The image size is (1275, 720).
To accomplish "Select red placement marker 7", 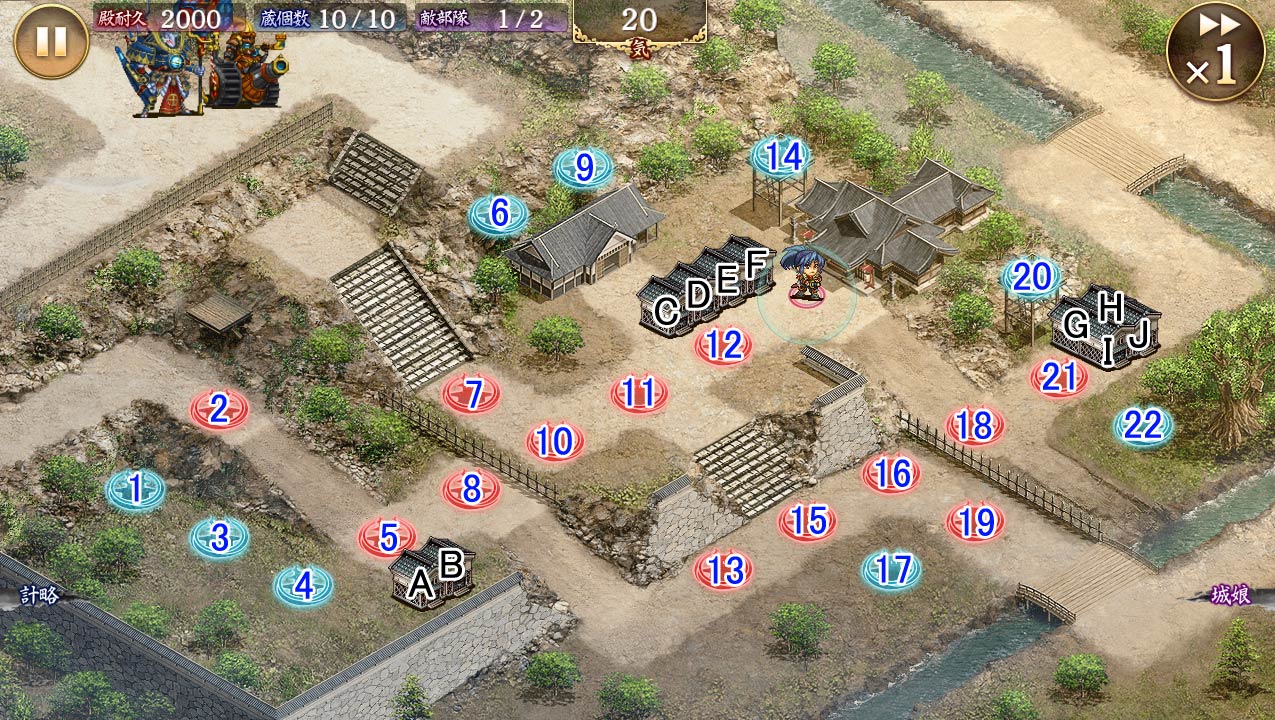I will [x=472, y=393].
